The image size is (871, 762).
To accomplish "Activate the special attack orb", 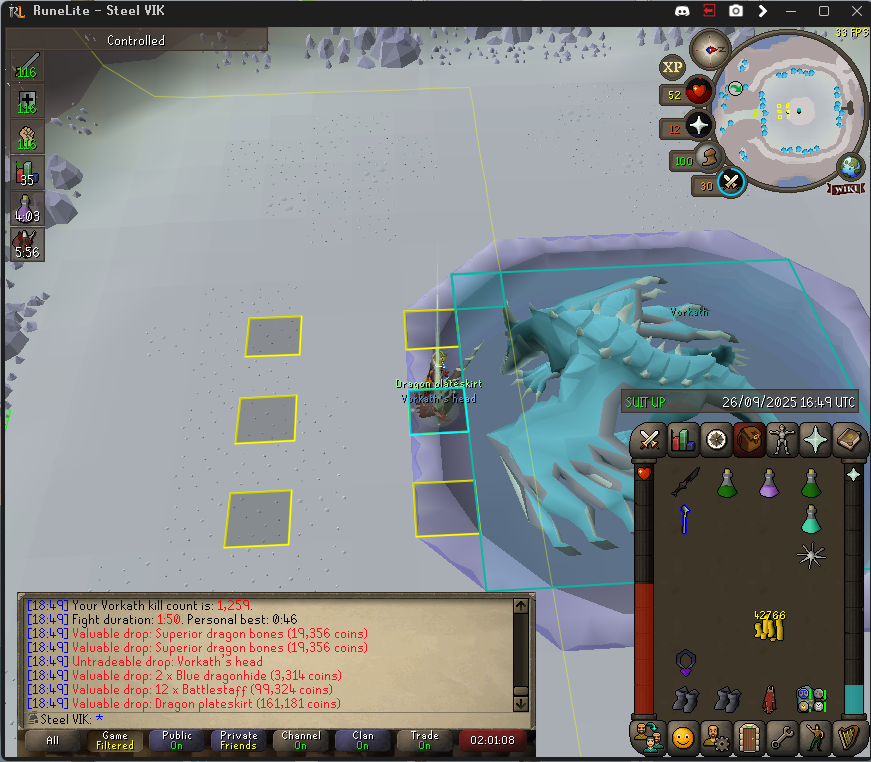I will pos(731,182).
